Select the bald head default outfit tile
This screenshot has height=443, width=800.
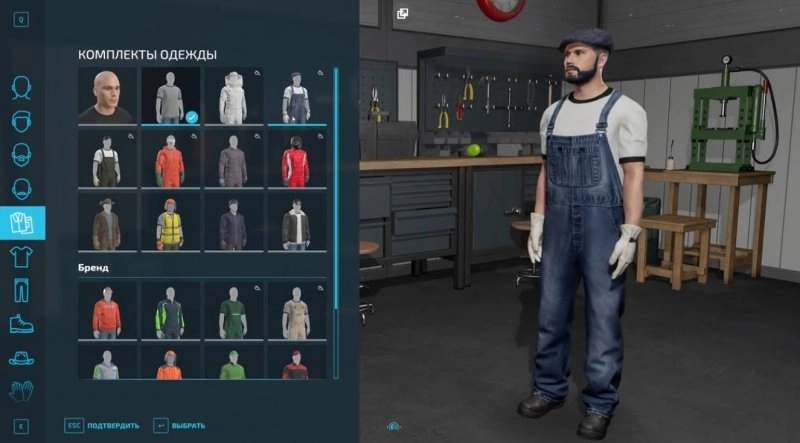pos(107,97)
